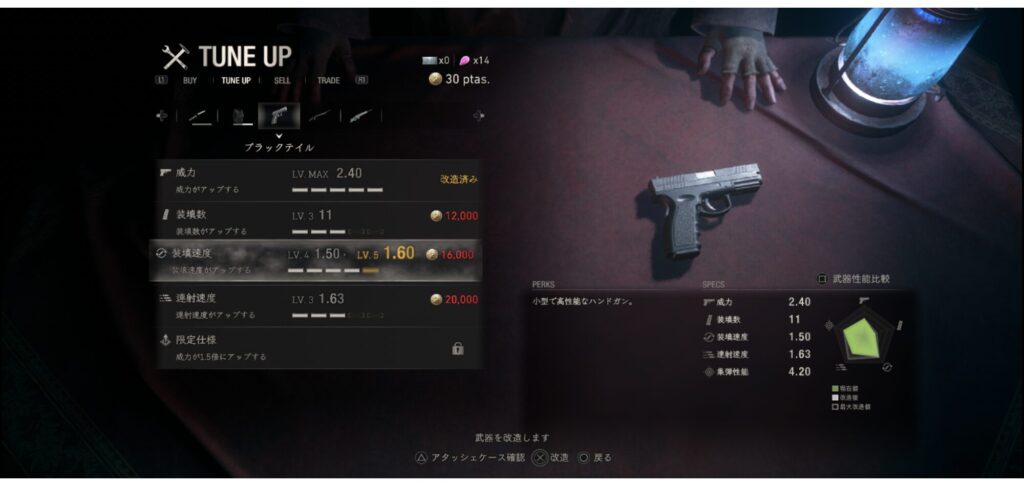1024x486 pixels.
Task: Switch to the BUY tab
Action: coord(190,80)
